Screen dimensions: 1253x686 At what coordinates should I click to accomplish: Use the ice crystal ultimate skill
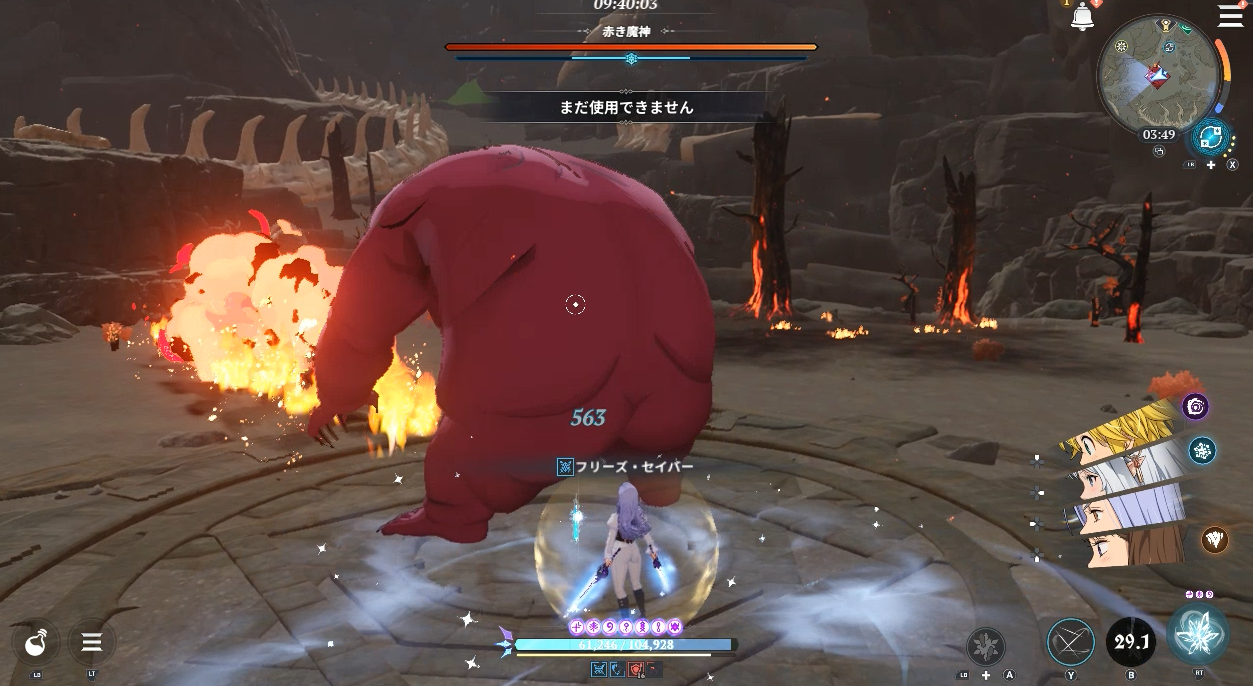pos(1197,635)
